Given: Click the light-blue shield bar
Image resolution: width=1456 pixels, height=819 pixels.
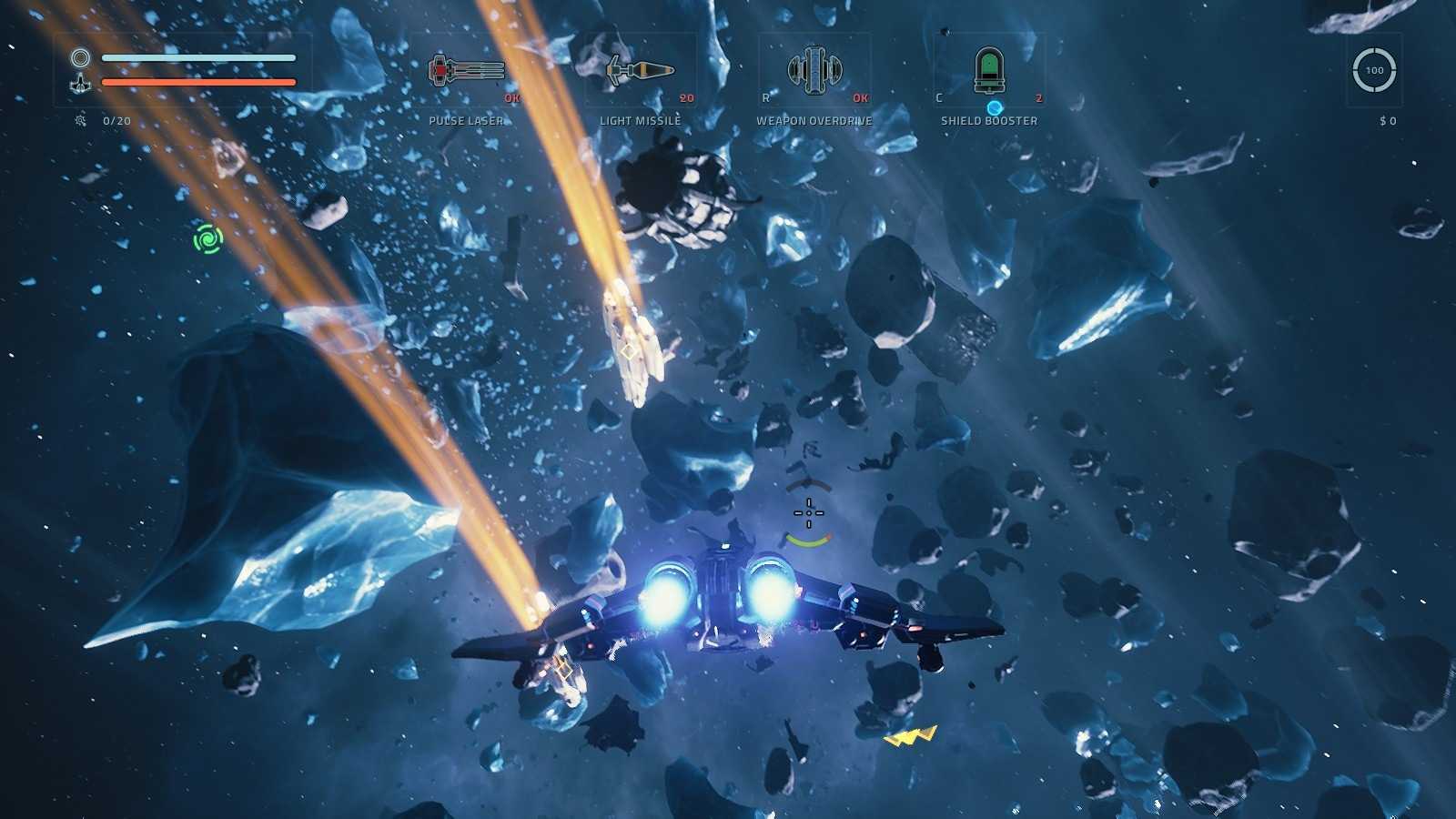Looking at the screenshot, I should click(200, 56).
